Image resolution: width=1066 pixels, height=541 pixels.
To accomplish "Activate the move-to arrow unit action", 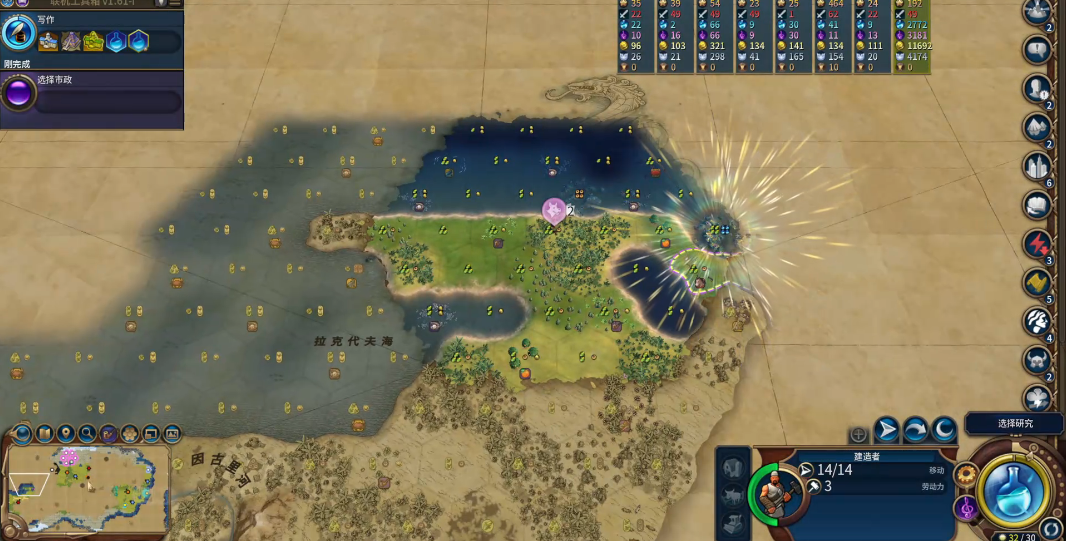I will 887,430.
